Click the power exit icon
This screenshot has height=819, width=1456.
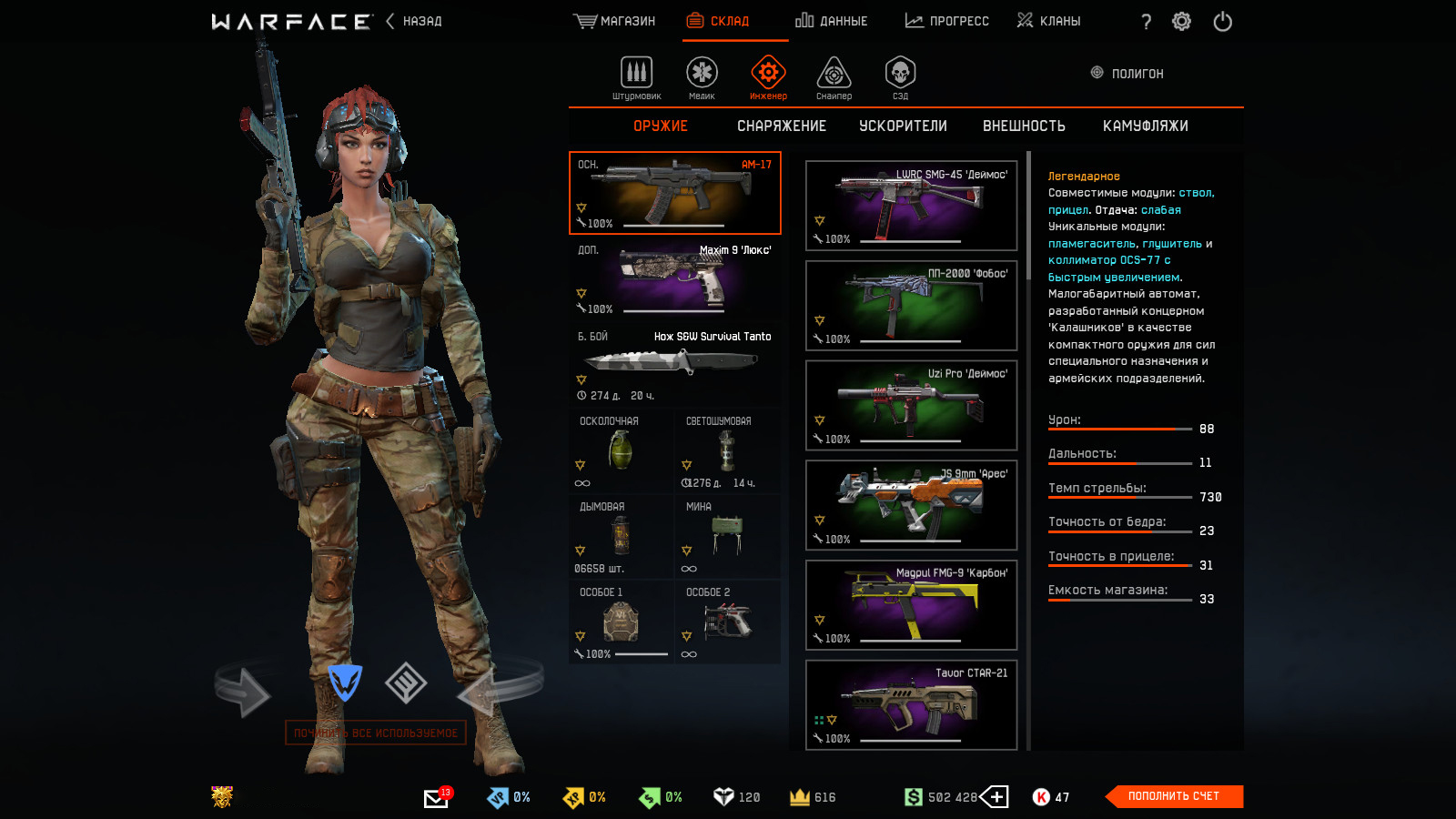(1222, 22)
